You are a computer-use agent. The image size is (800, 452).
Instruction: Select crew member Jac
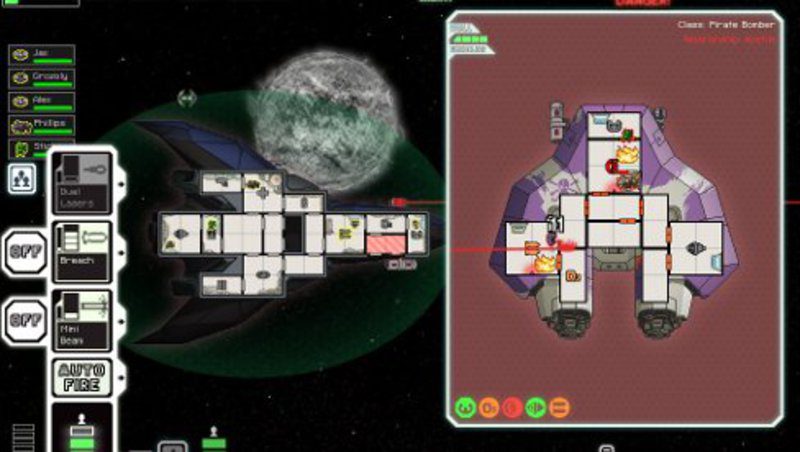[x=42, y=55]
